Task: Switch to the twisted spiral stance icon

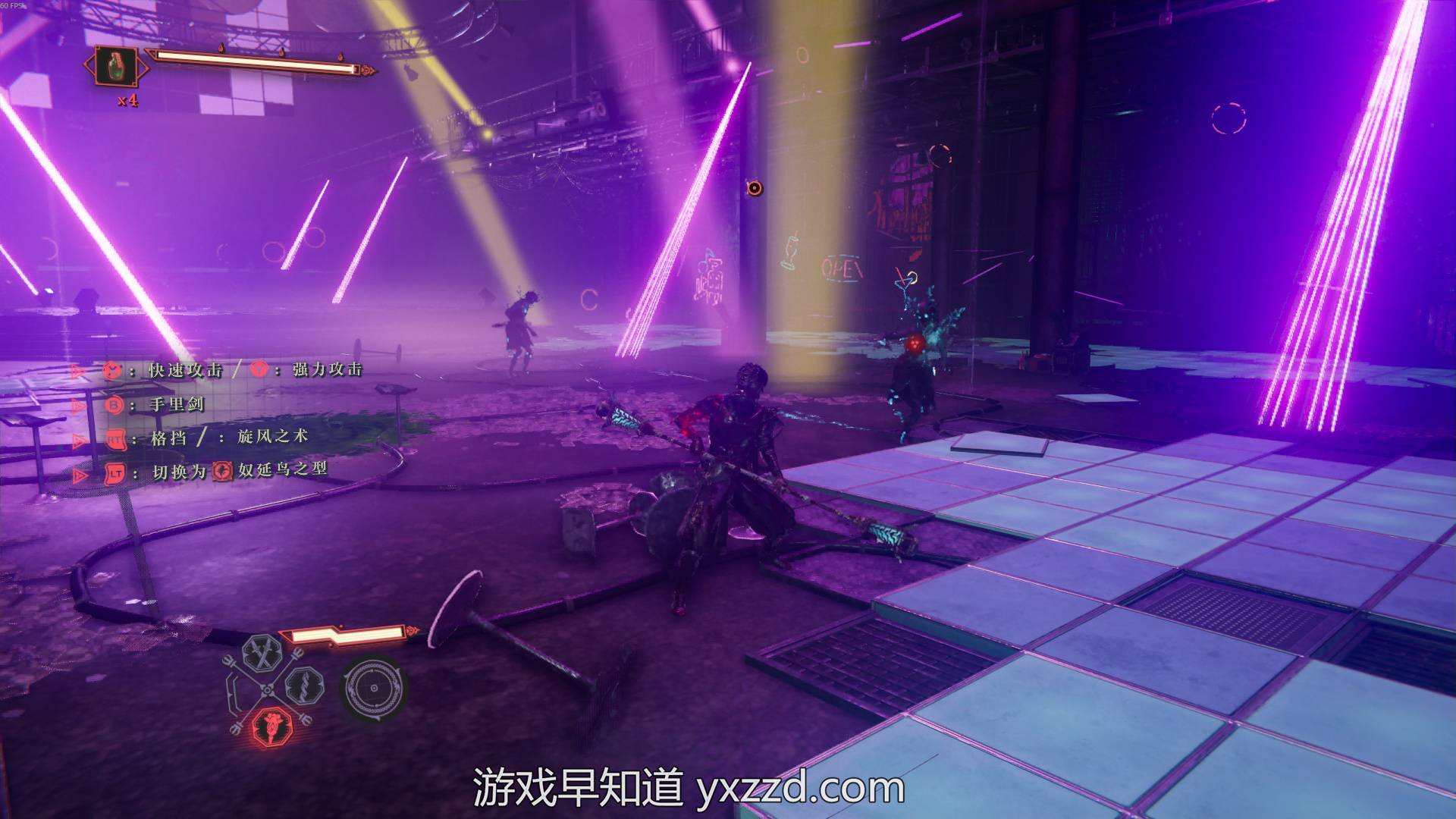Action: coord(304,686)
